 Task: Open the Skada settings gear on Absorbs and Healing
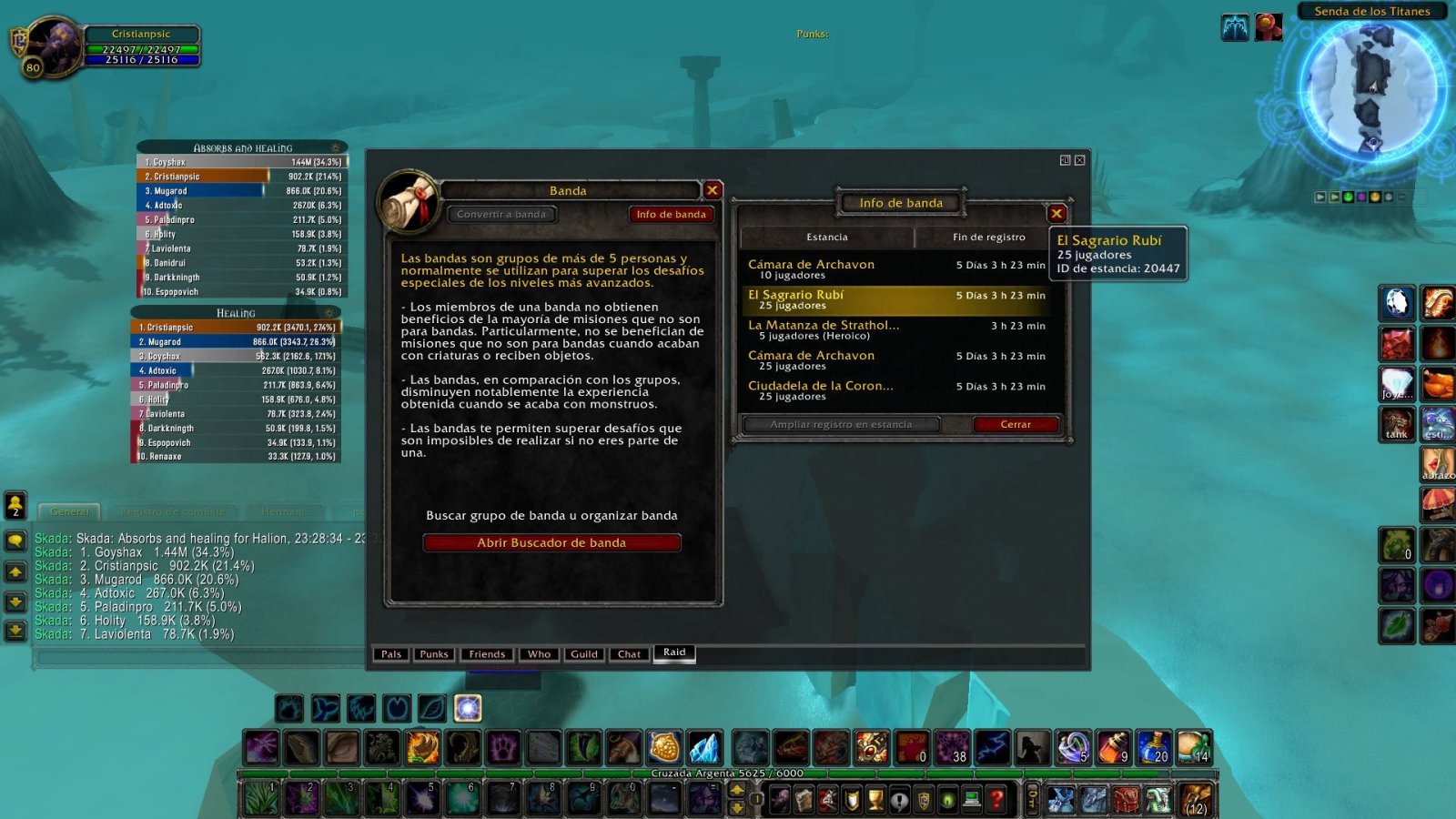click(x=335, y=147)
